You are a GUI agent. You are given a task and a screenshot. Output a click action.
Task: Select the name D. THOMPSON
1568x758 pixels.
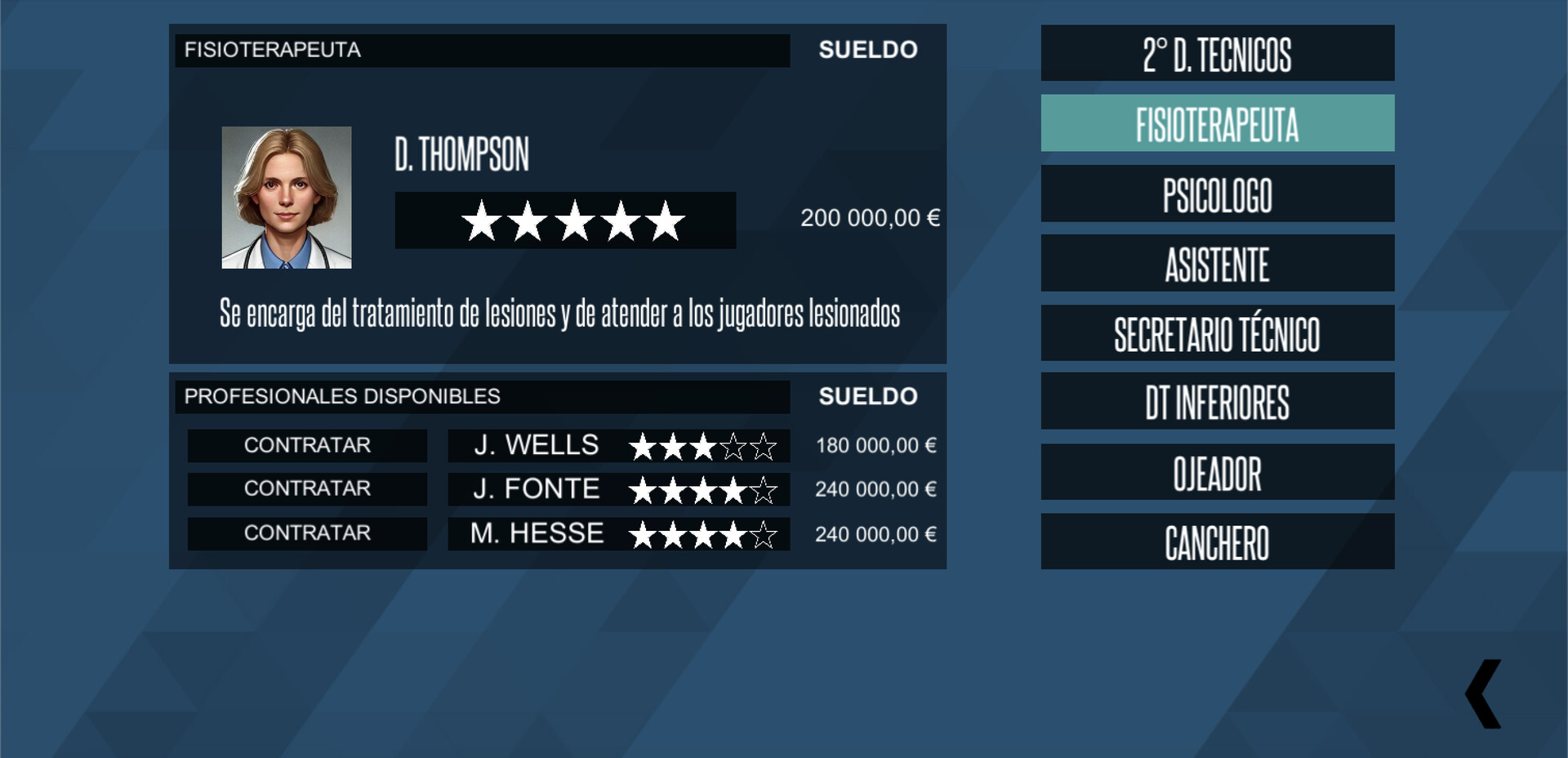point(462,155)
